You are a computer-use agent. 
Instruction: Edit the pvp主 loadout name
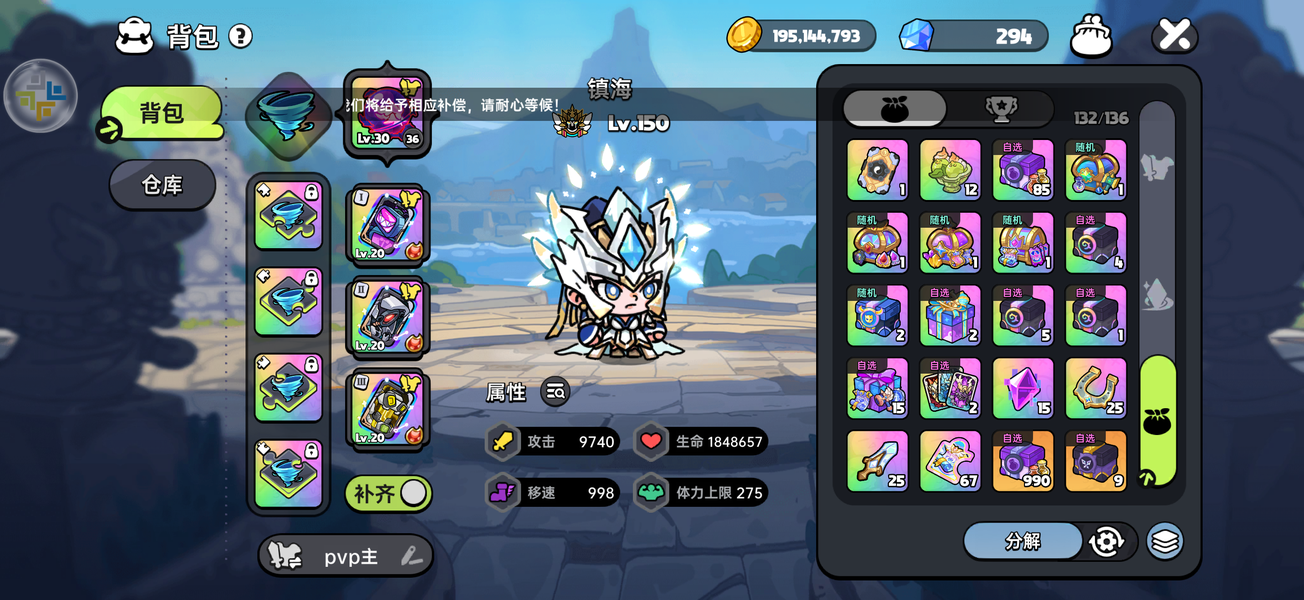pos(411,557)
